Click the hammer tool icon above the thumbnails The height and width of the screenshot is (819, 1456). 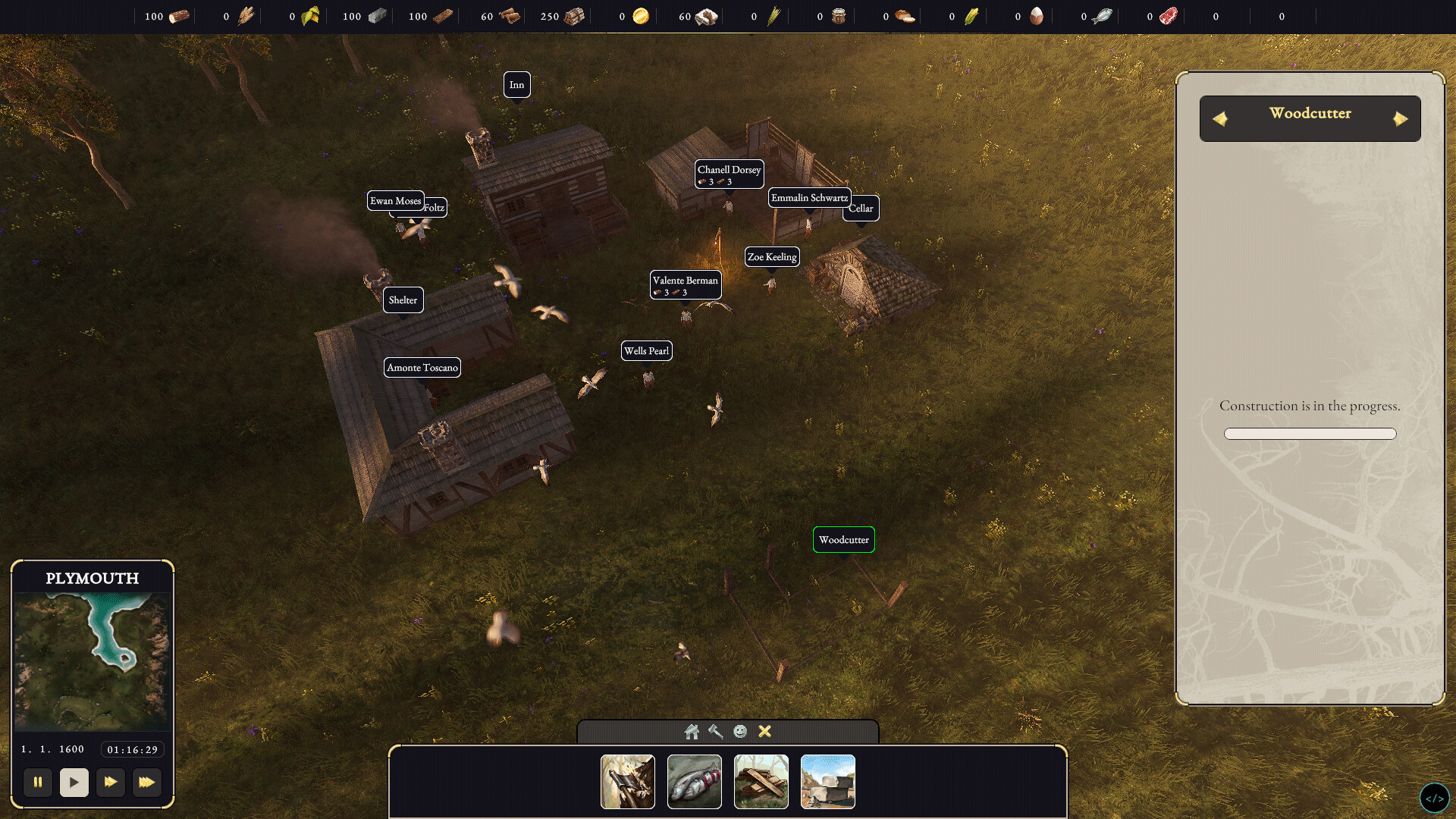tap(714, 732)
